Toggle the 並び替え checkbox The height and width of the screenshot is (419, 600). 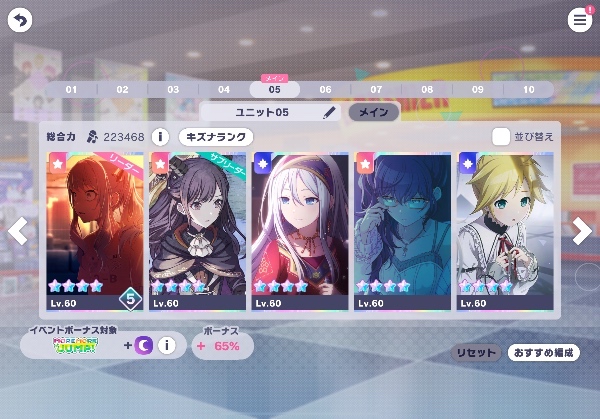tap(501, 136)
